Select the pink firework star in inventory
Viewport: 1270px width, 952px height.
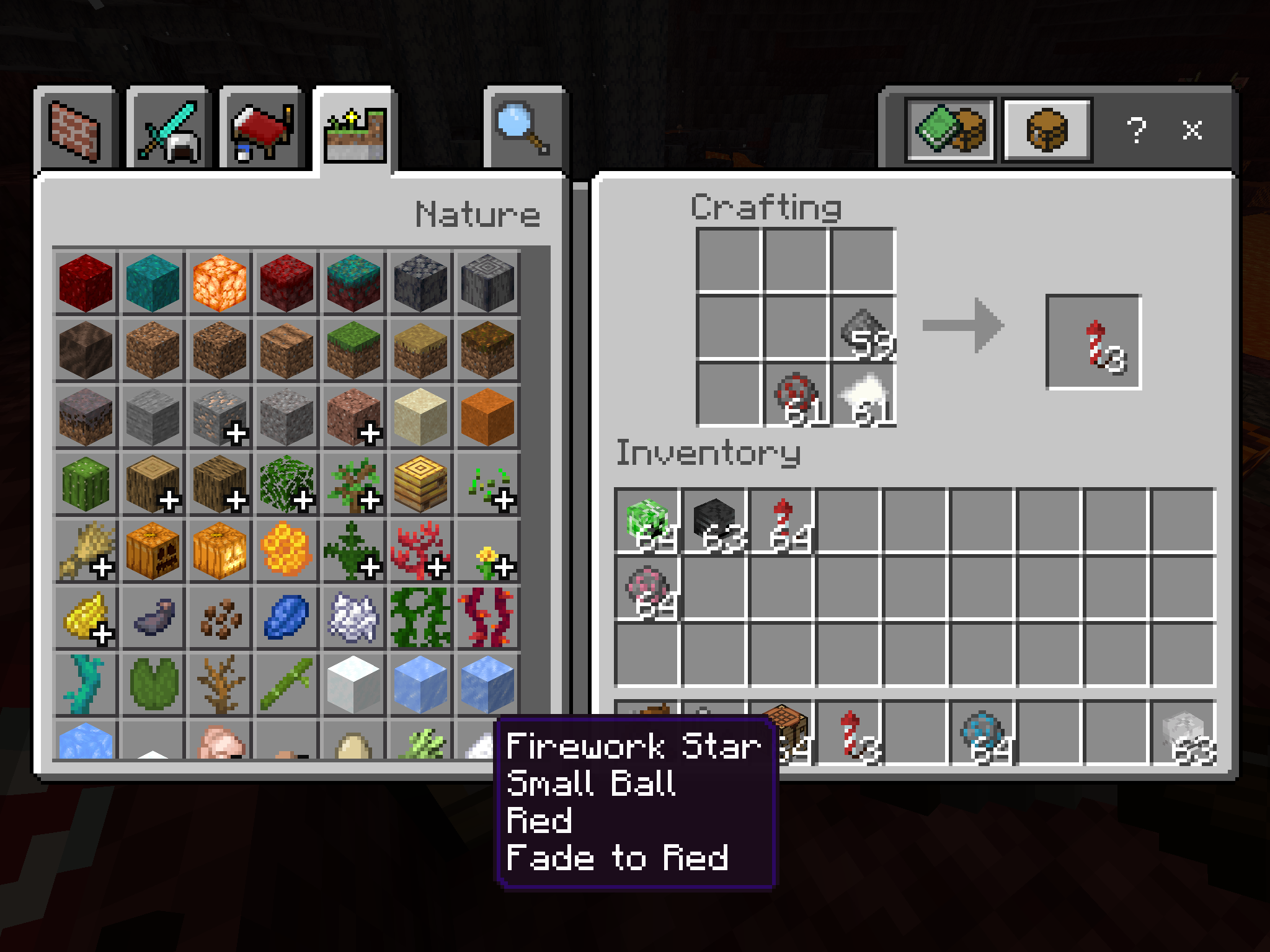coord(647,588)
